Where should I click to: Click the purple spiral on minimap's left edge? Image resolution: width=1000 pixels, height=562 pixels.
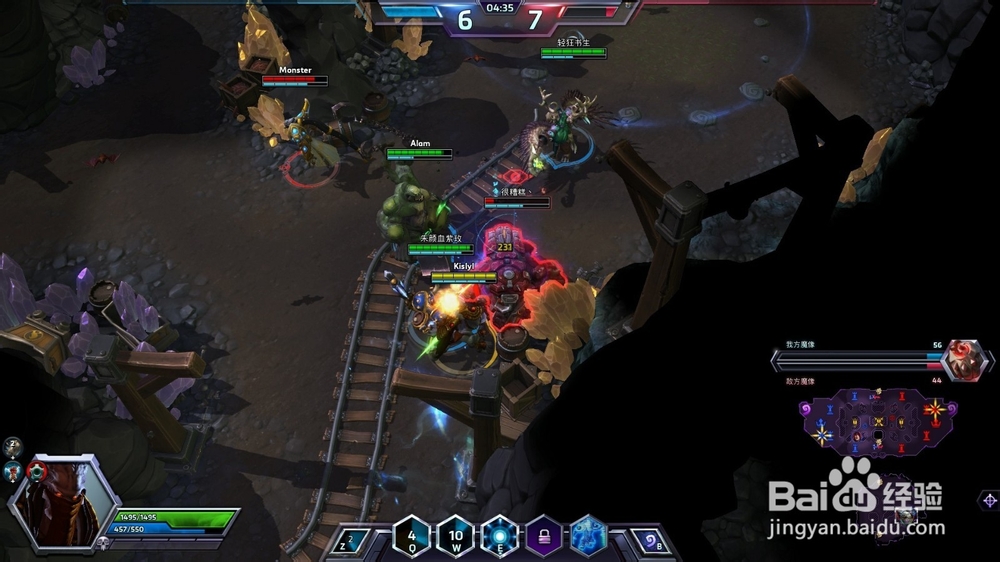coord(804,408)
